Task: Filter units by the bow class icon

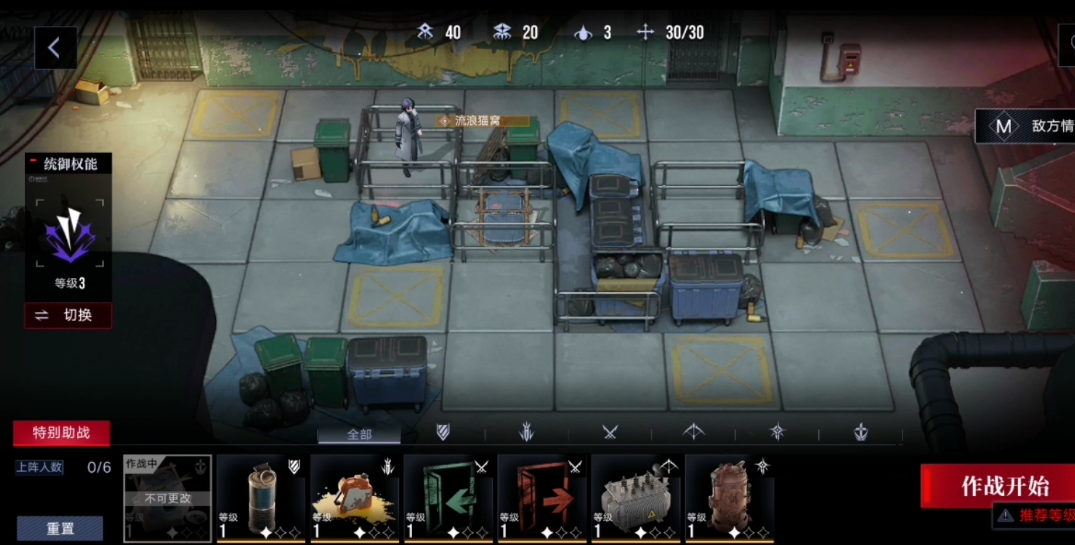Action: tap(693, 432)
